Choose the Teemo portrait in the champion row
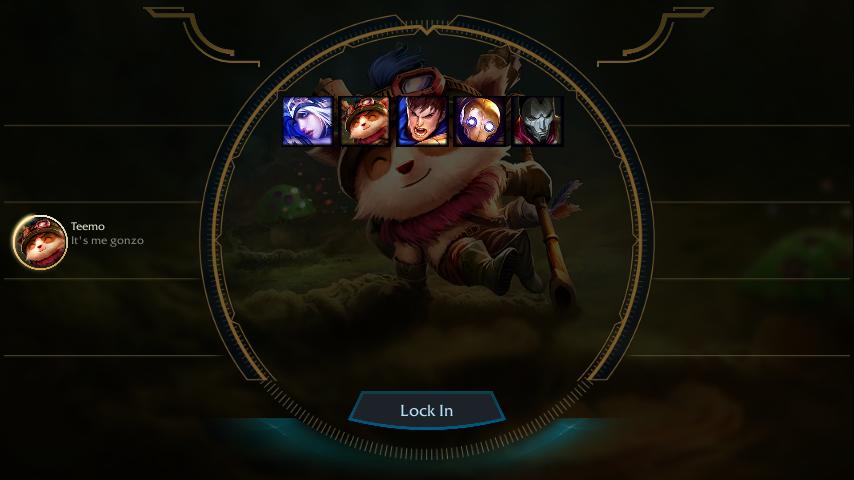Image resolution: width=854 pixels, height=480 pixels. coord(364,121)
